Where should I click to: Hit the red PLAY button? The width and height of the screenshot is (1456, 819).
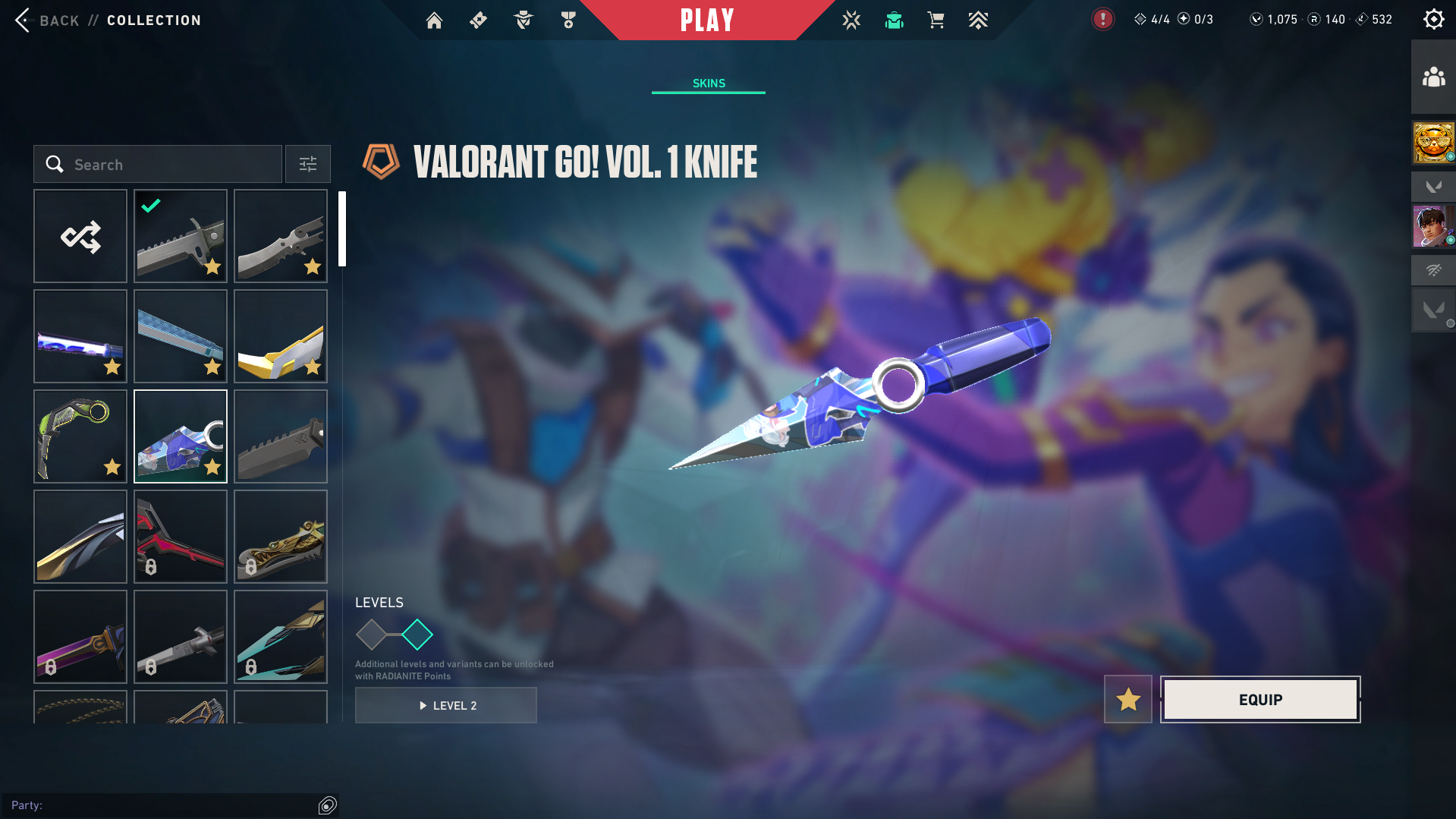point(707,20)
